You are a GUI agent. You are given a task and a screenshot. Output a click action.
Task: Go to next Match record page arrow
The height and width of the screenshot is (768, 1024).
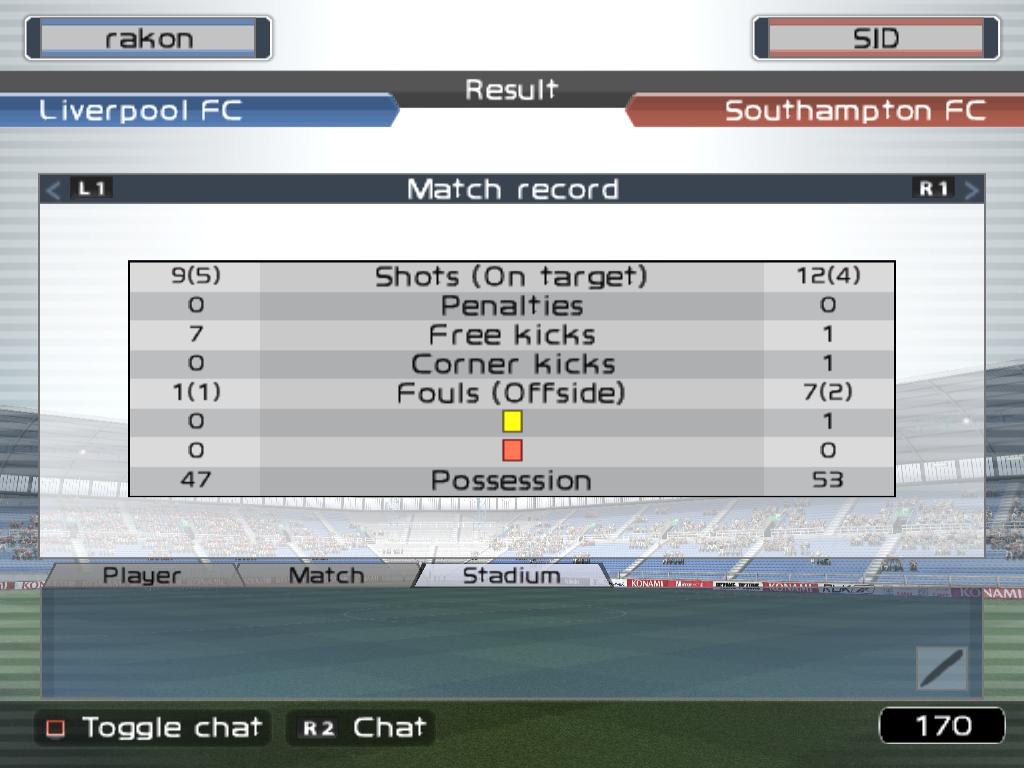point(971,189)
